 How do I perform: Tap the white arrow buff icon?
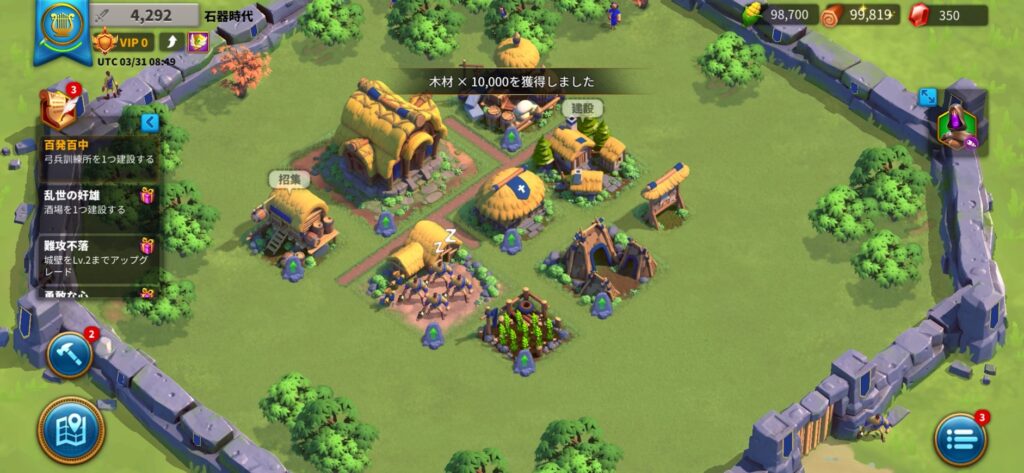click(x=171, y=42)
